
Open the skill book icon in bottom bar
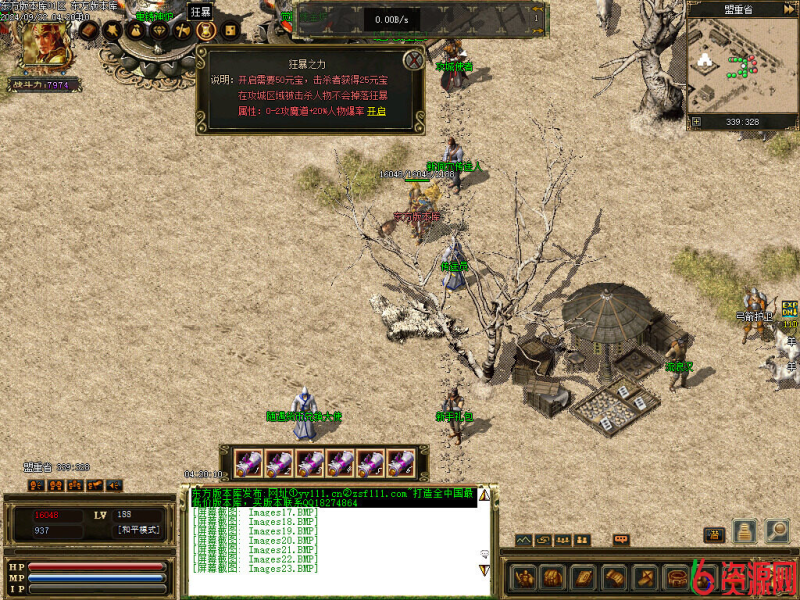583,577
